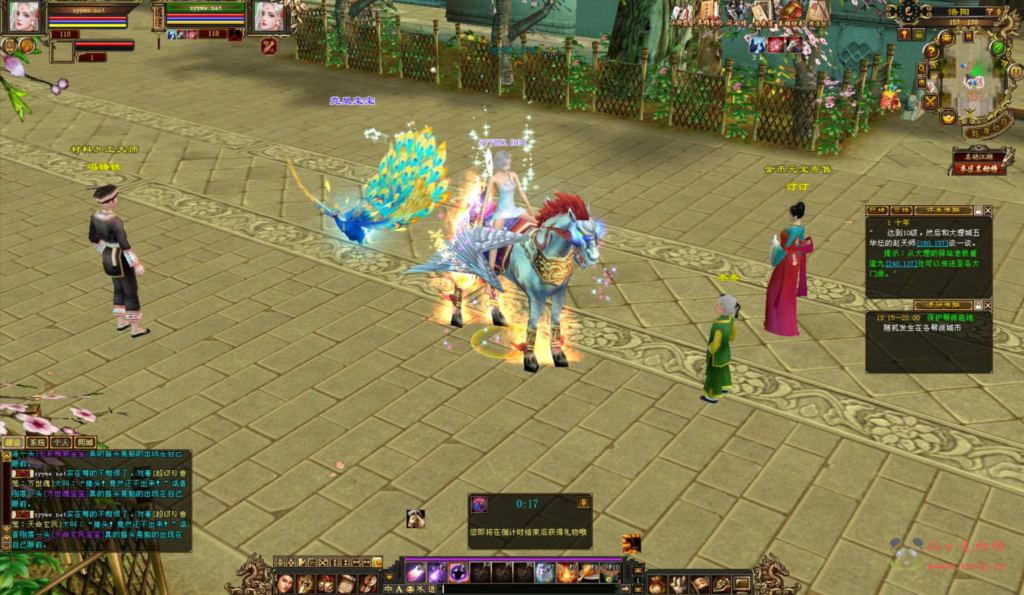Switch to the 个人 chat tab

click(x=61, y=442)
